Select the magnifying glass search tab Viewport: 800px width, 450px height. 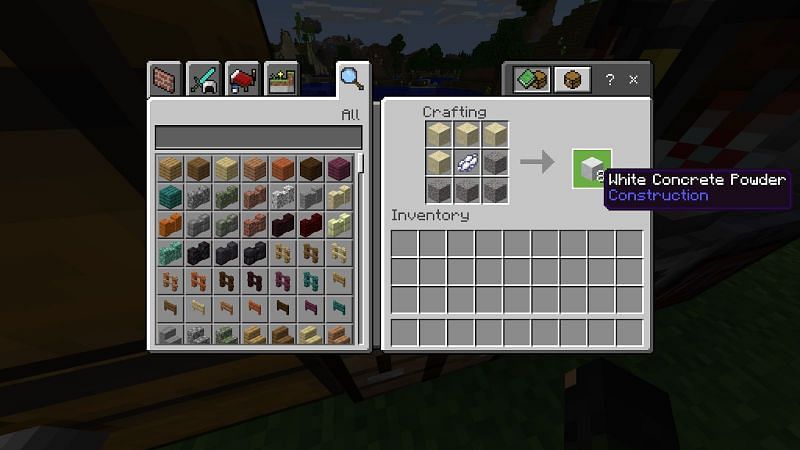point(351,78)
